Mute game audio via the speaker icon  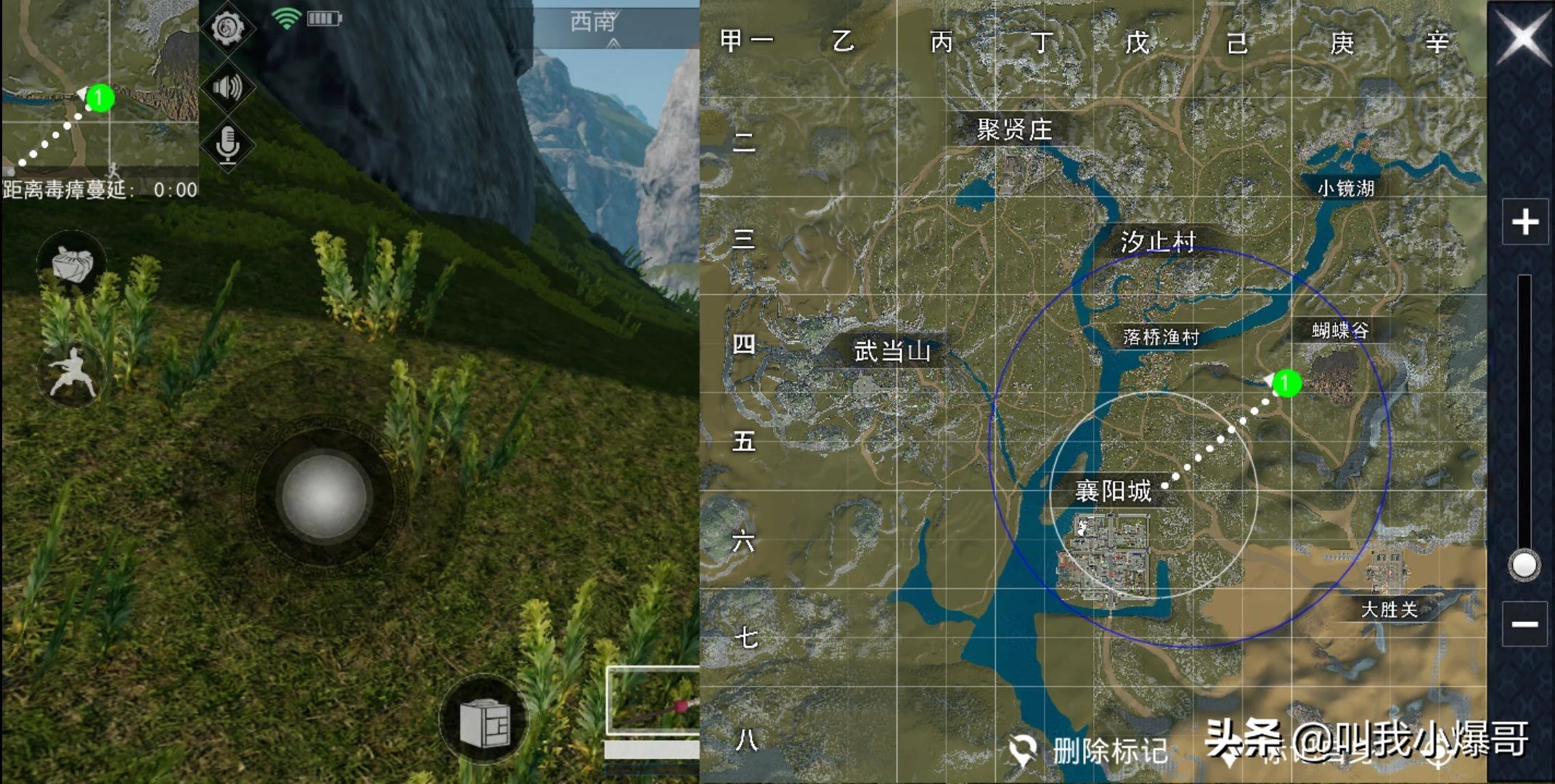[x=229, y=86]
